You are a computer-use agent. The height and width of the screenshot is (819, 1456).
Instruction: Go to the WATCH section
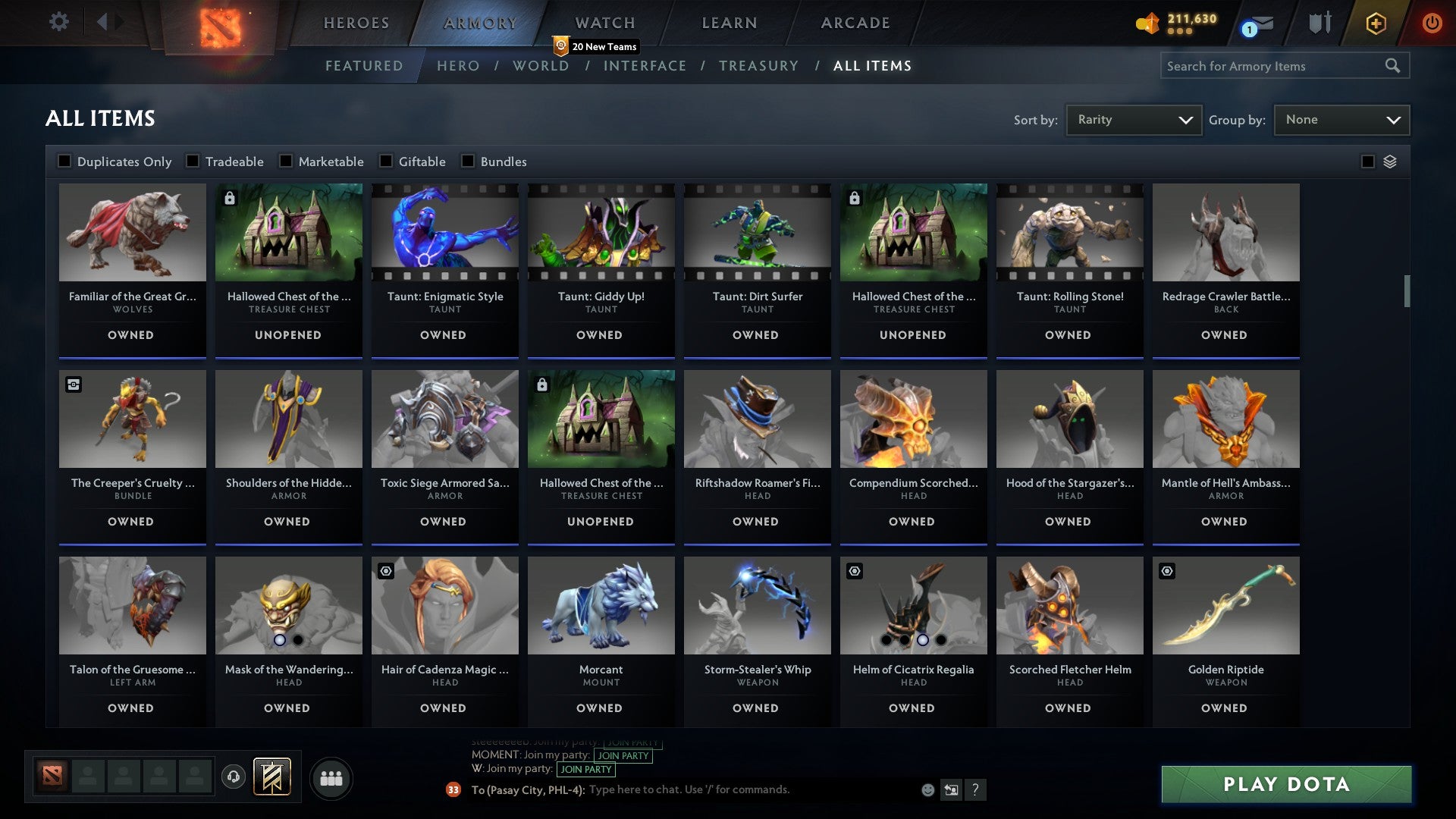604,23
